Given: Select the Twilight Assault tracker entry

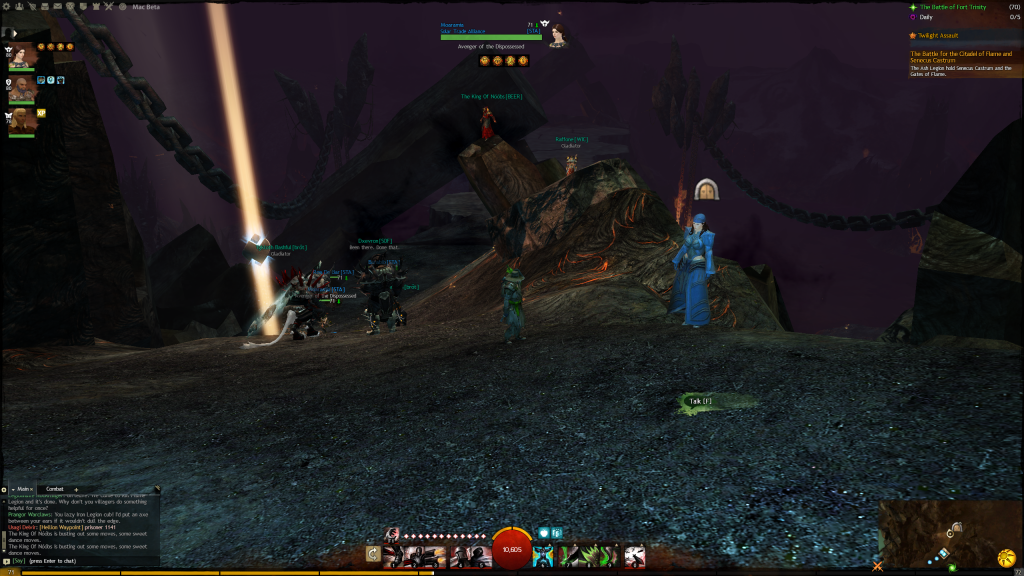Looking at the screenshot, I should click(x=934, y=35).
